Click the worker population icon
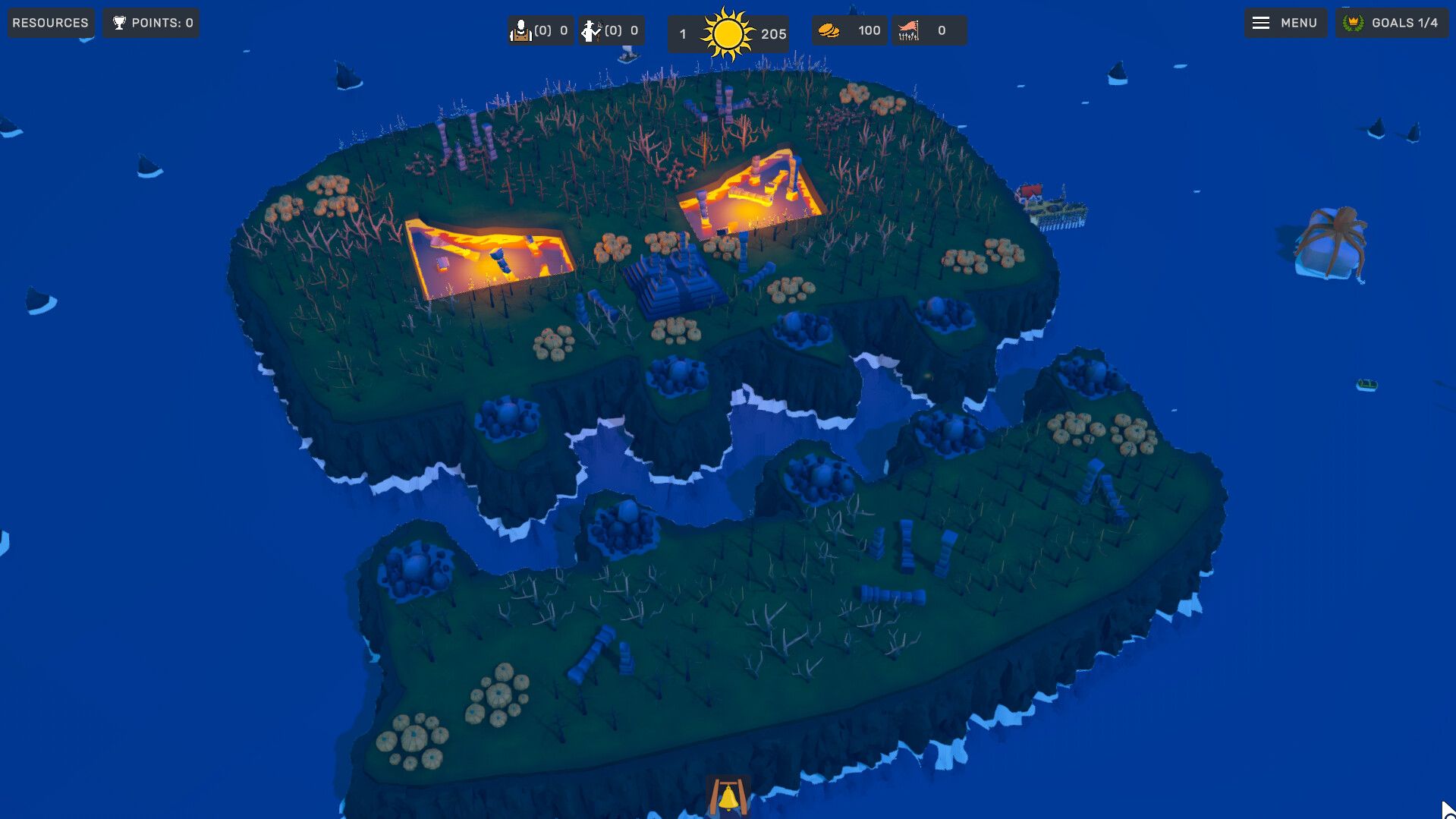Image resolution: width=1456 pixels, height=819 pixels. pos(520,30)
